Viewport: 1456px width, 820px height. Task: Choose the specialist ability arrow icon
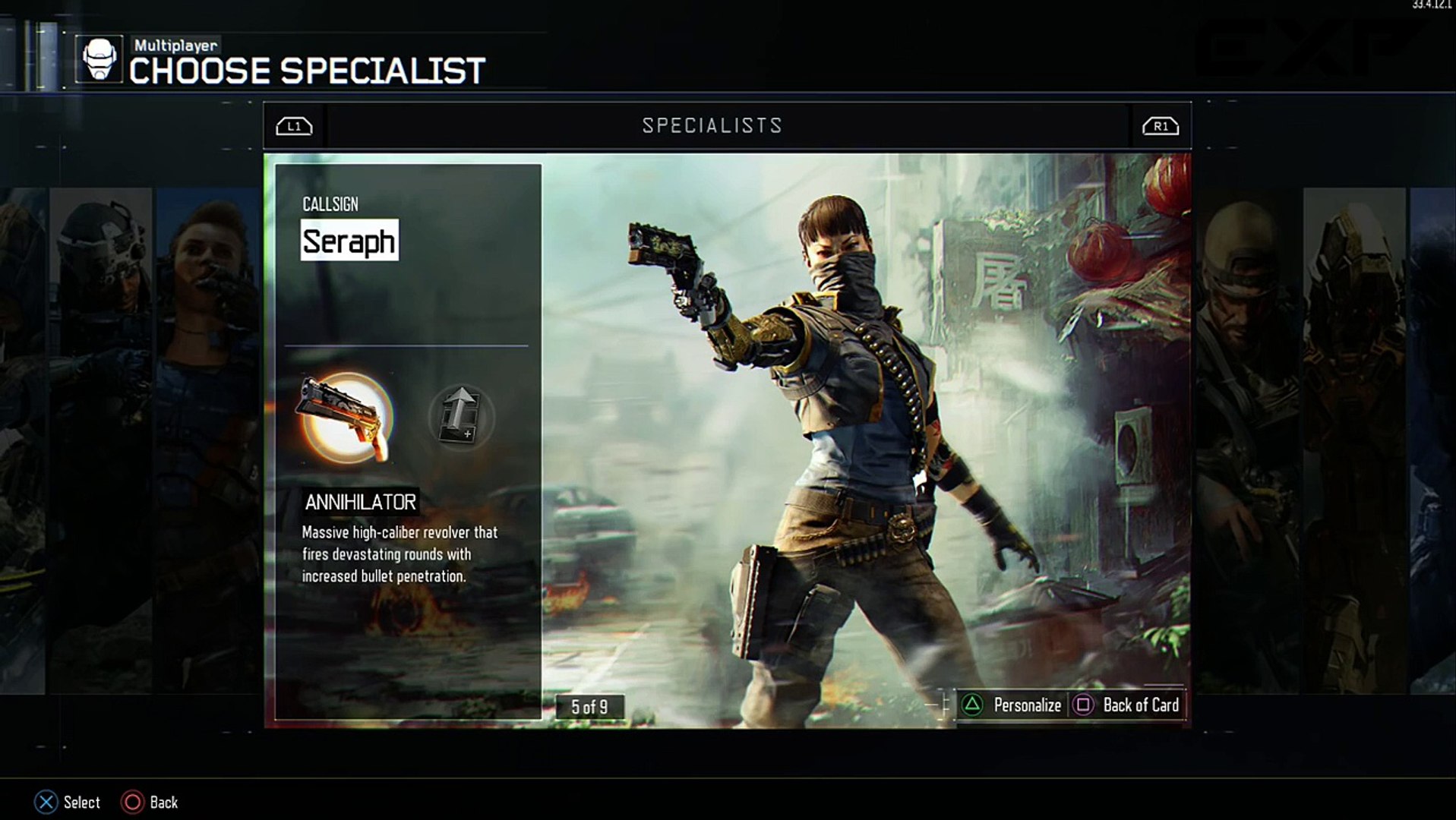tap(461, 416)
